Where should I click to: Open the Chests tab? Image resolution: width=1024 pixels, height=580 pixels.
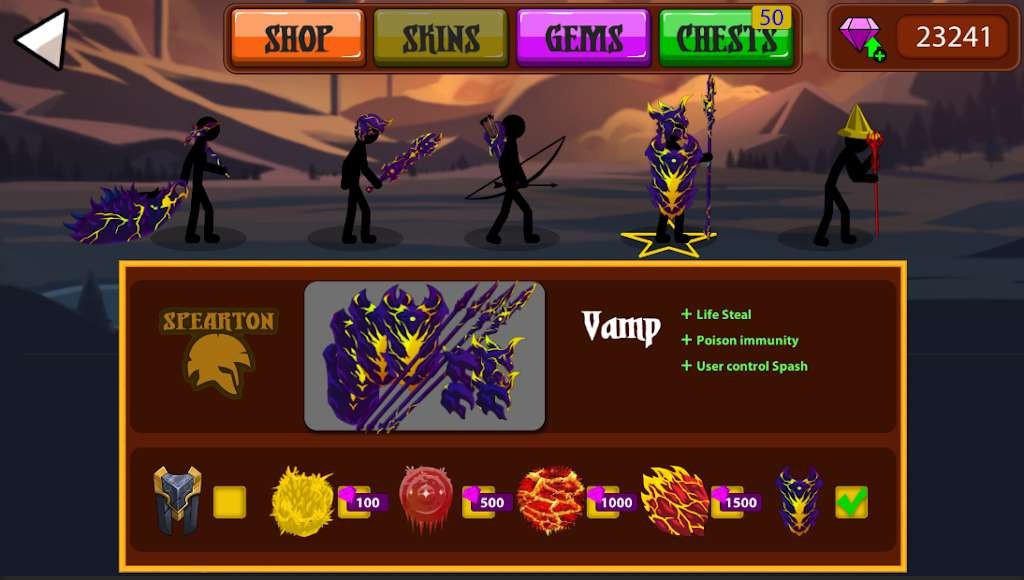point(726,38)
